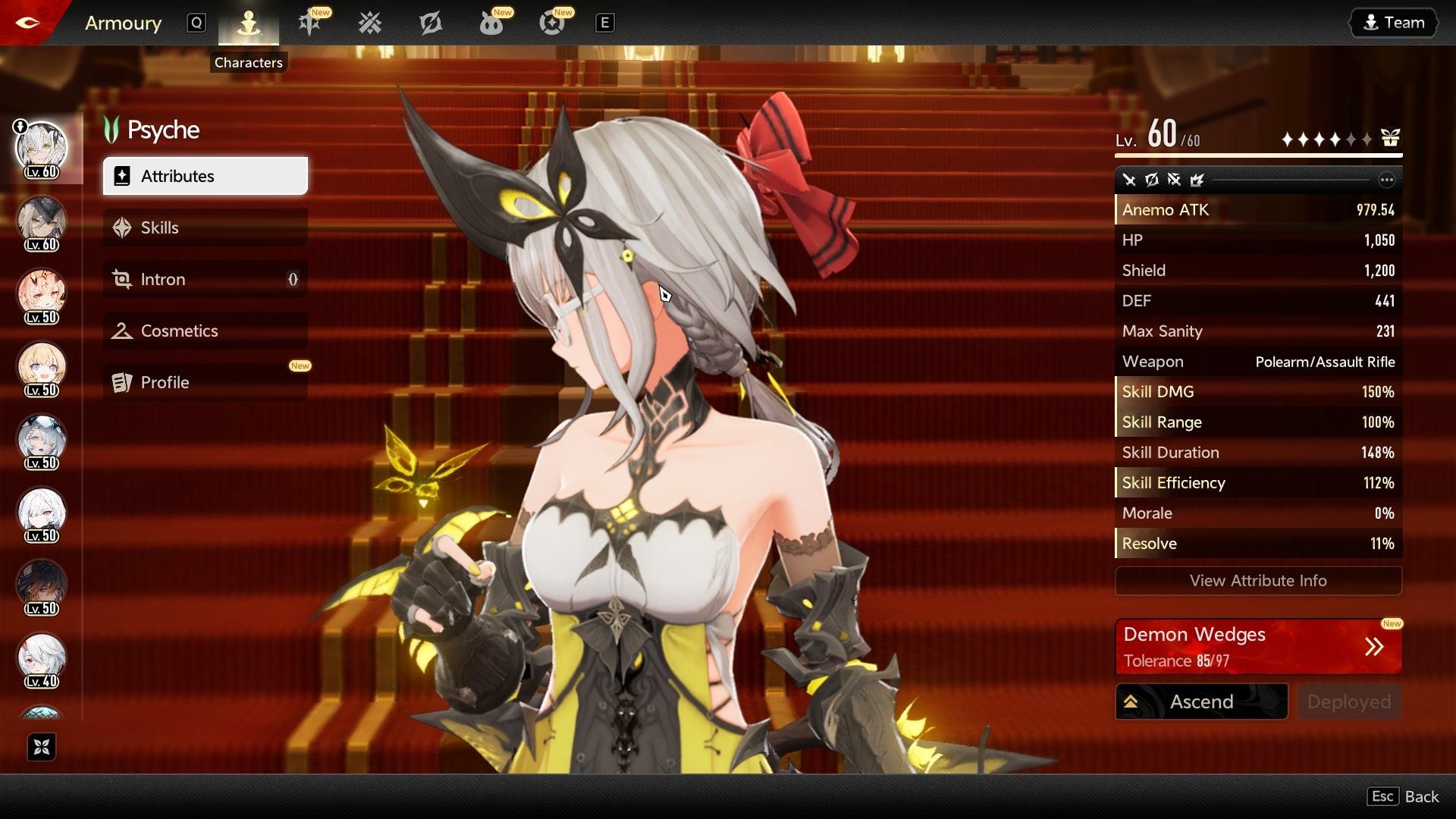The image size is (1456, 819).
Task: Ascend the character Psyche
Action: pyautogui.click(x=1201, y=701)
